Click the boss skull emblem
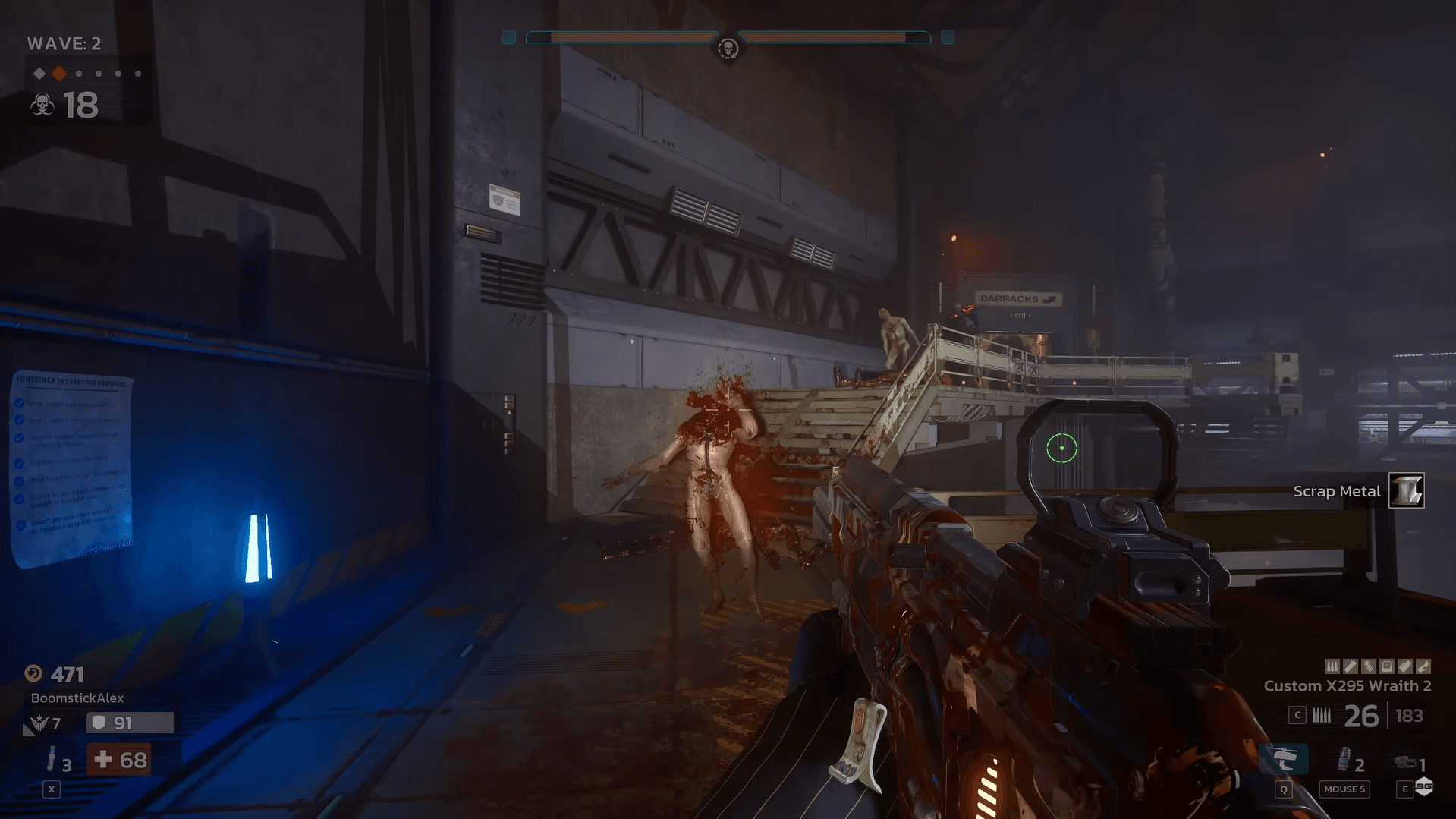 [728, 49]
